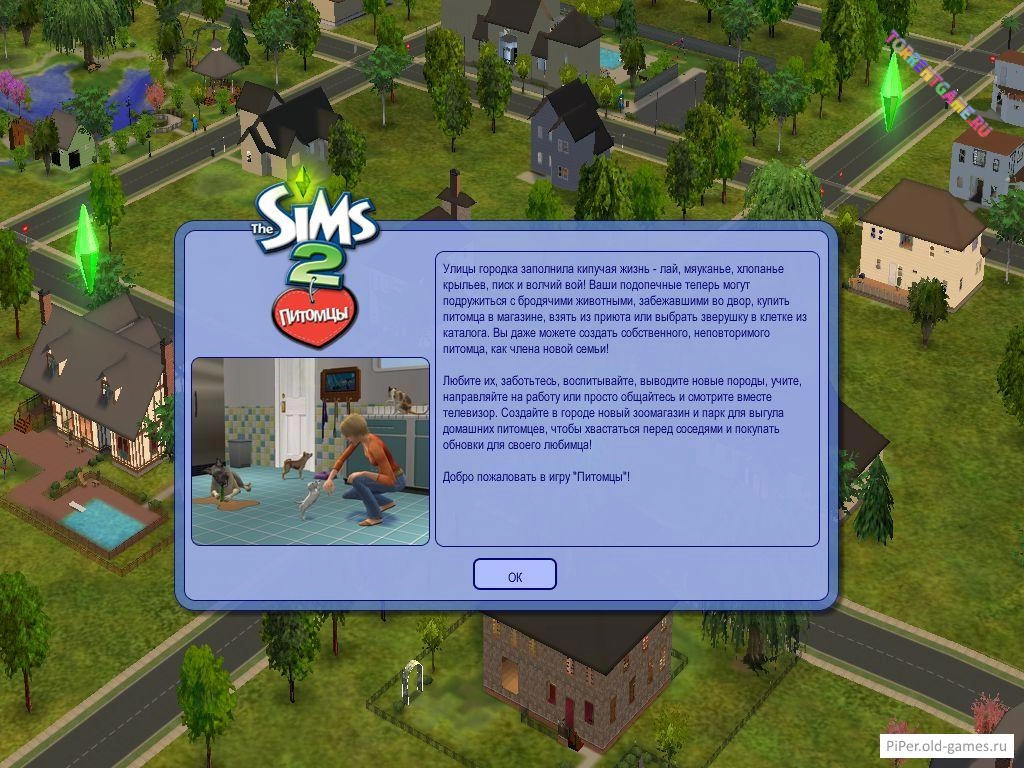The width and height of the screenshot is (1024, 768).
Task: Confirm the Pets welcome dialog with OK
Action: (514, 575)
